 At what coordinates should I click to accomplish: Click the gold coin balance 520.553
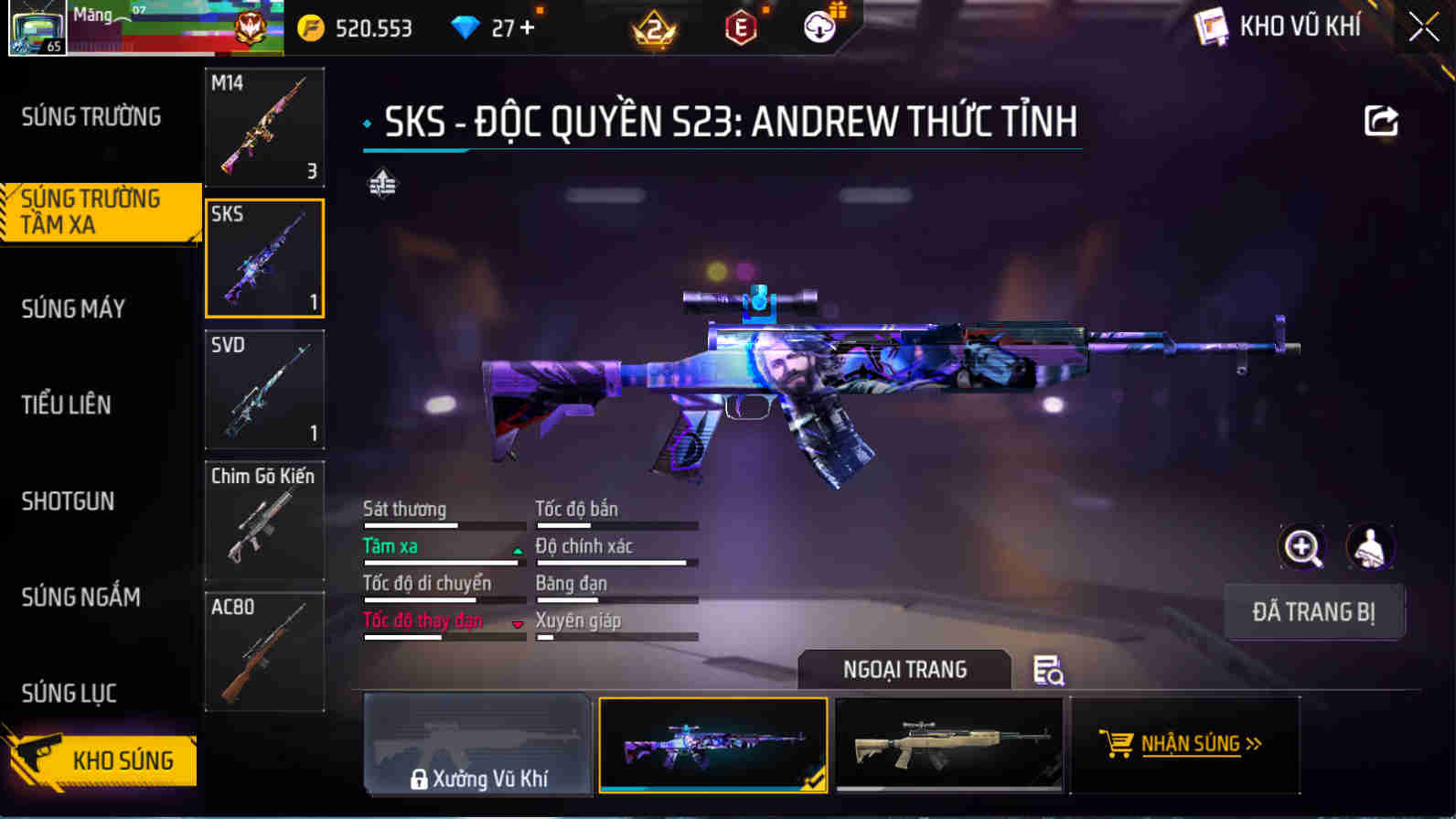click(357, 27)
